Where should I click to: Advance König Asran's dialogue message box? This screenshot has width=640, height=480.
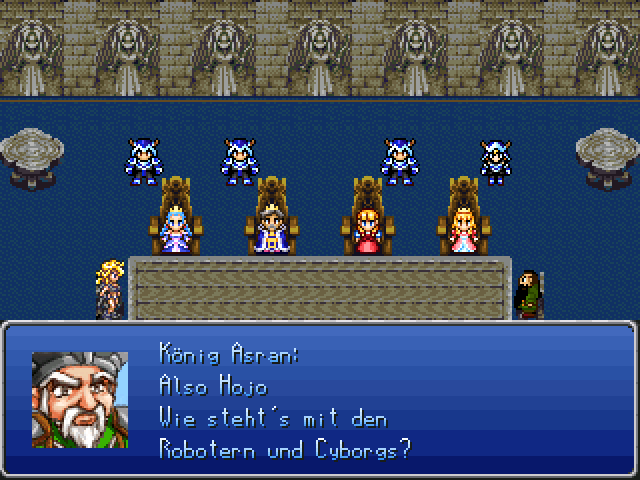(320, 400)
